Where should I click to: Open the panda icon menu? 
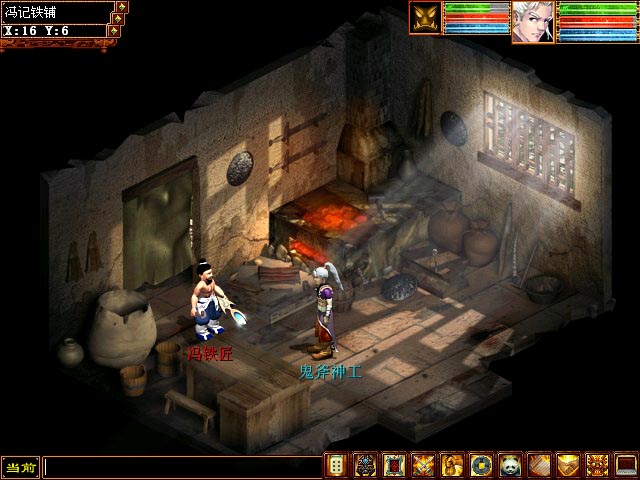pyautogui.click(x=510, y=465)
